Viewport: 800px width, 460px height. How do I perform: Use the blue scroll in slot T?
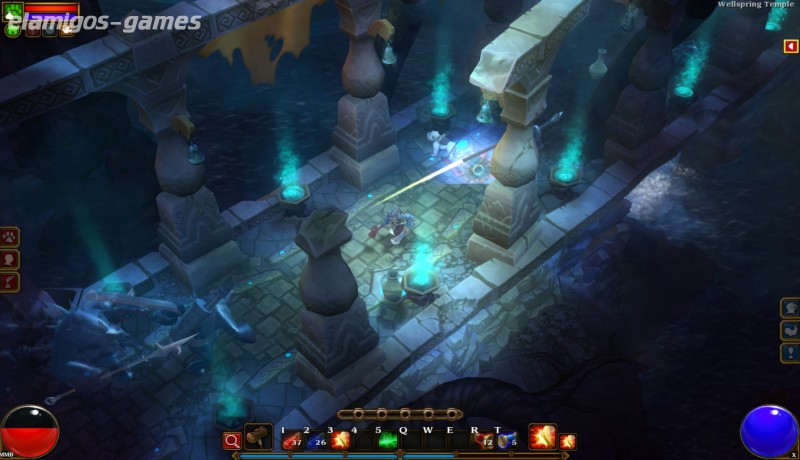tap(507, 440)
